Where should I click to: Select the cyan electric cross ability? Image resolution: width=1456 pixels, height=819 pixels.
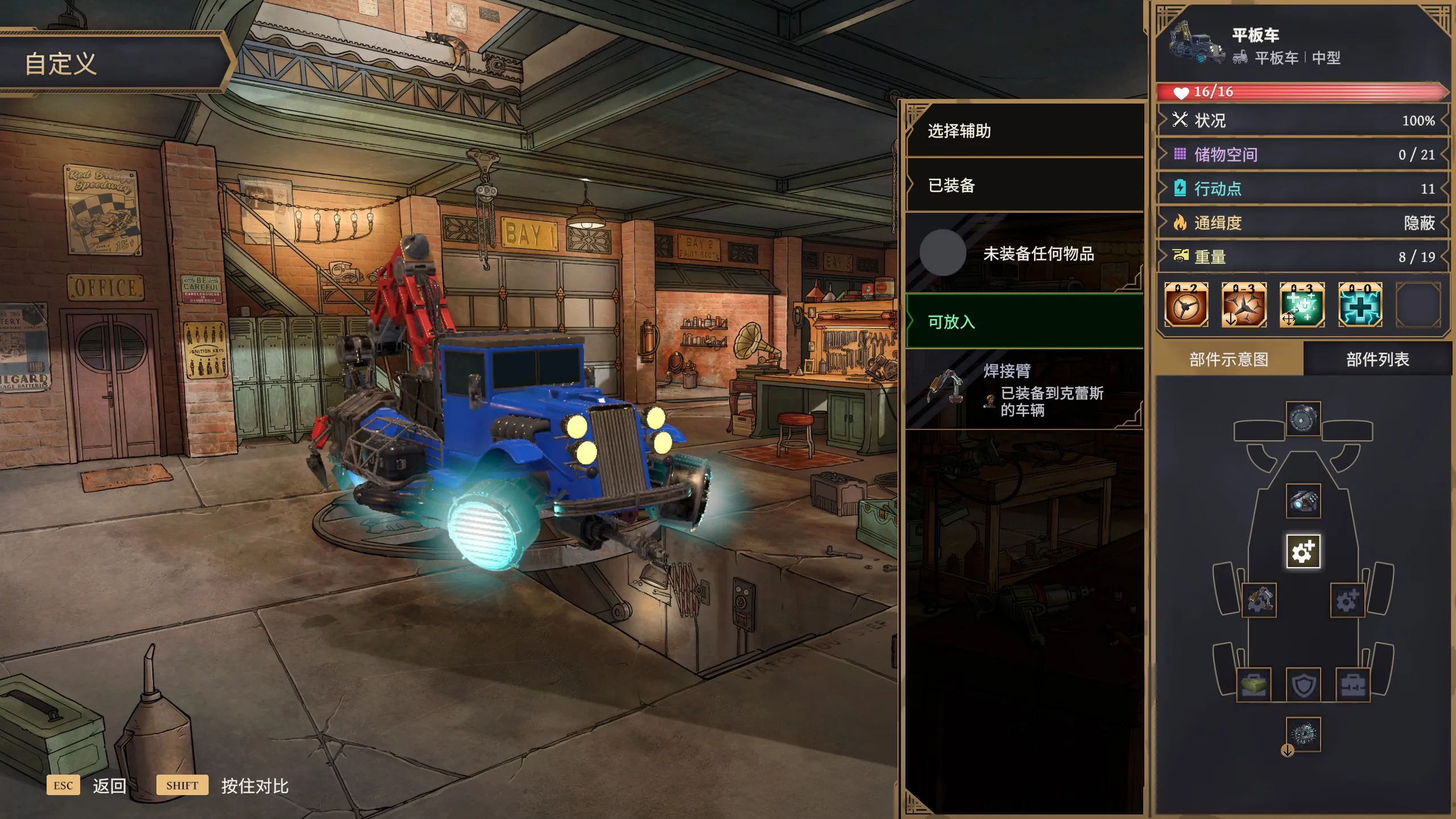point(1360,305)
